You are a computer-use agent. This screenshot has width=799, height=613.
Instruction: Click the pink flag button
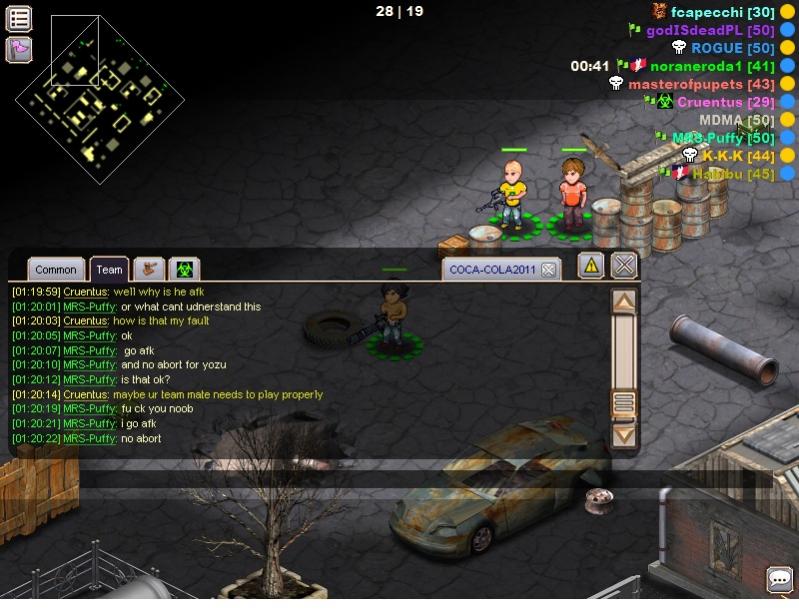(19, 48)
